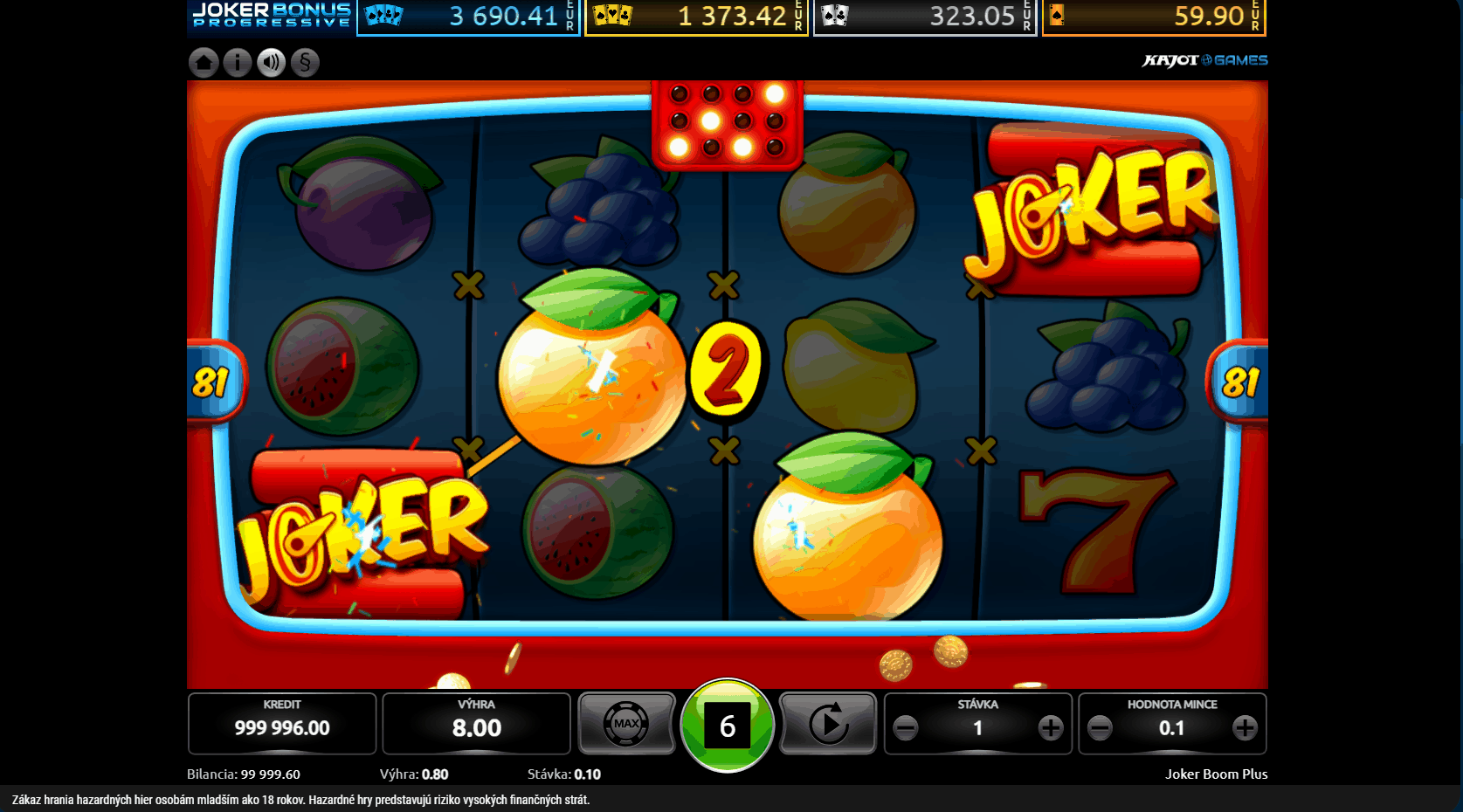Set the MAX bet chip button

click(626, 724)
